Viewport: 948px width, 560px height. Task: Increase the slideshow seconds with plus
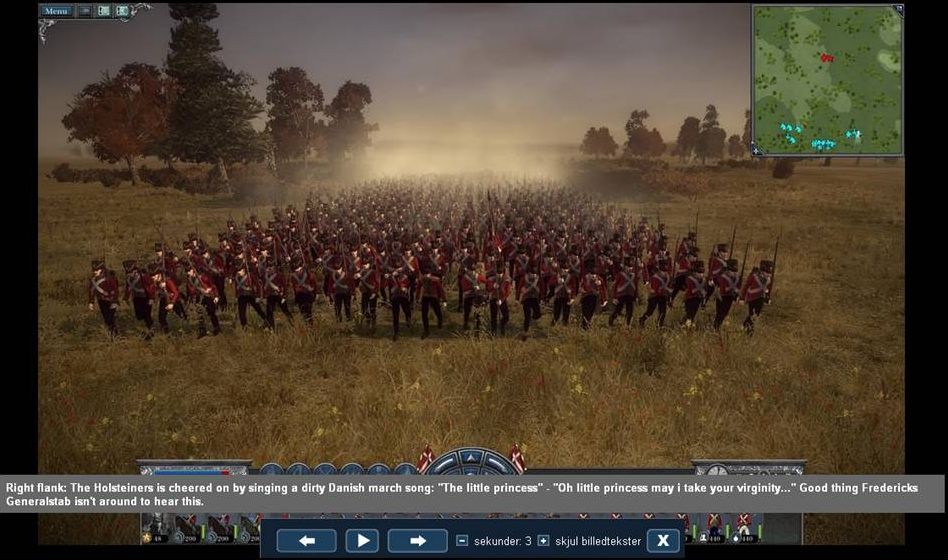(x=543, y=541)
